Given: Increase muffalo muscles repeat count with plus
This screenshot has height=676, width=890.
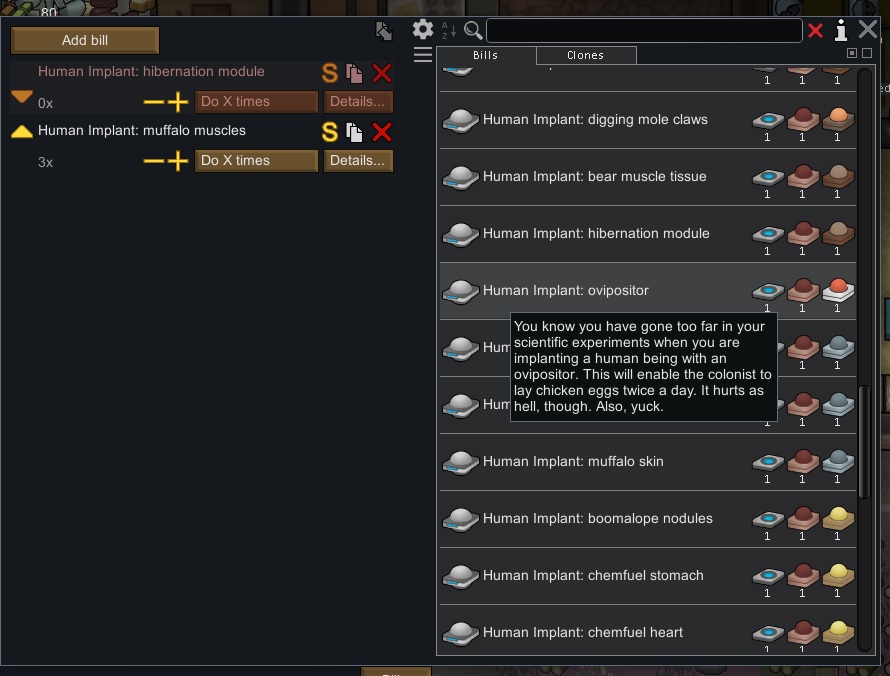Looking at the screenshot, I should pos(178,161).
